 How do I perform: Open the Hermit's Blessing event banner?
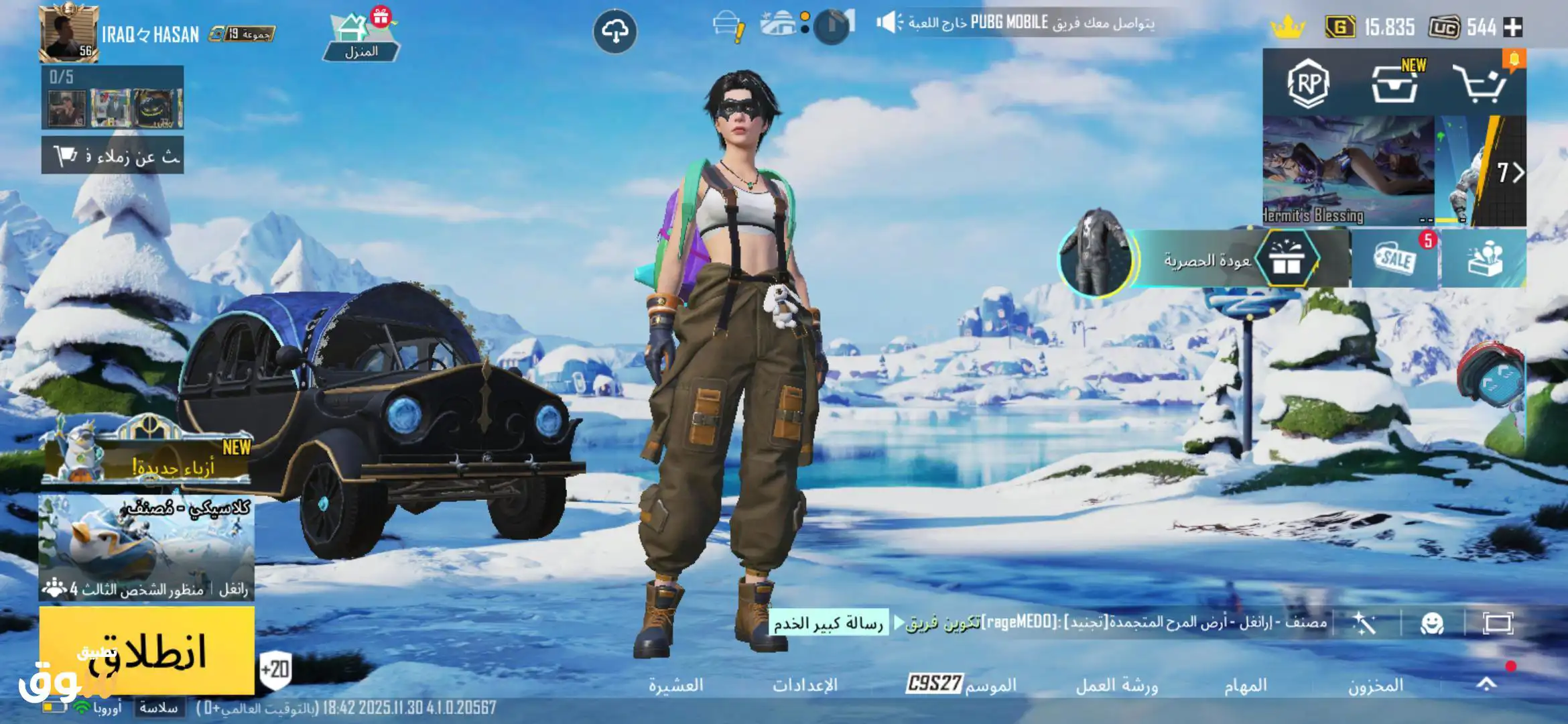point(1347,171)
